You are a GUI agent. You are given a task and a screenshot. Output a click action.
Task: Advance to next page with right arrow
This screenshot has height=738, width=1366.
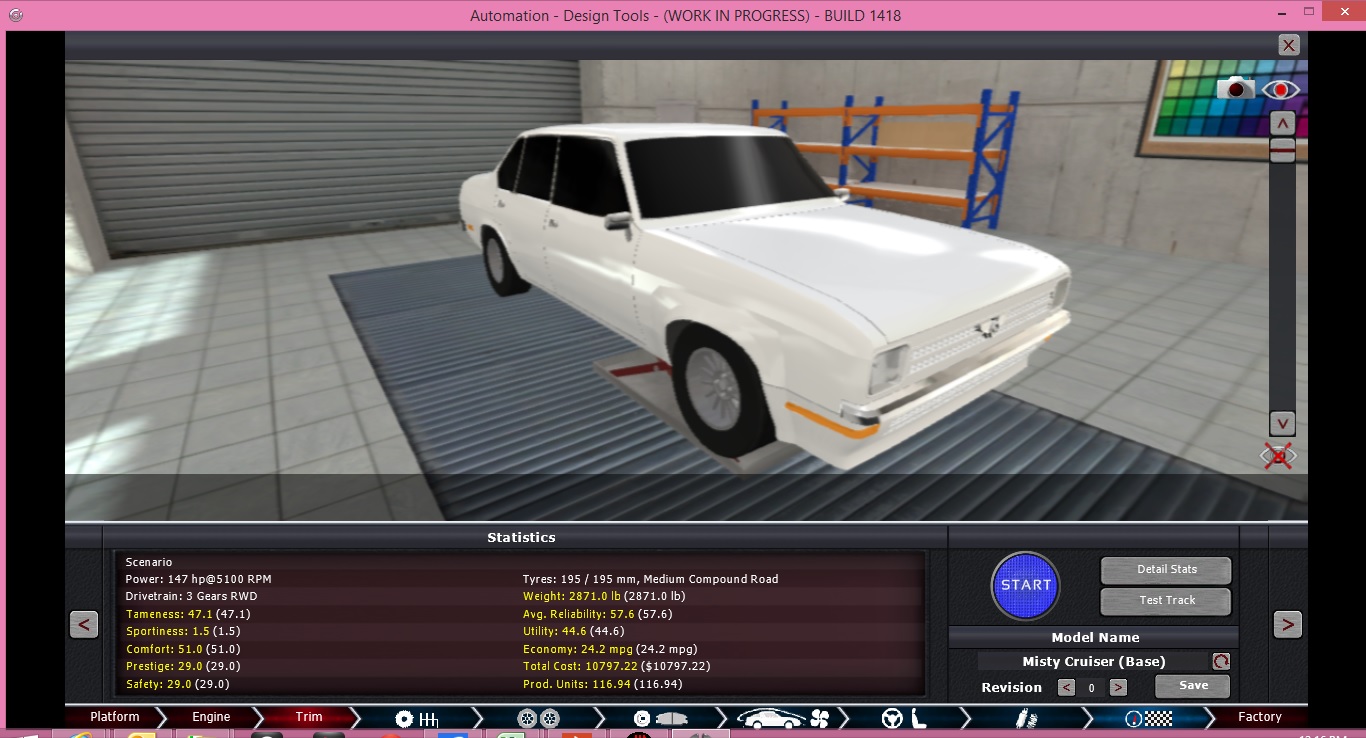[x=1289, y=623]
